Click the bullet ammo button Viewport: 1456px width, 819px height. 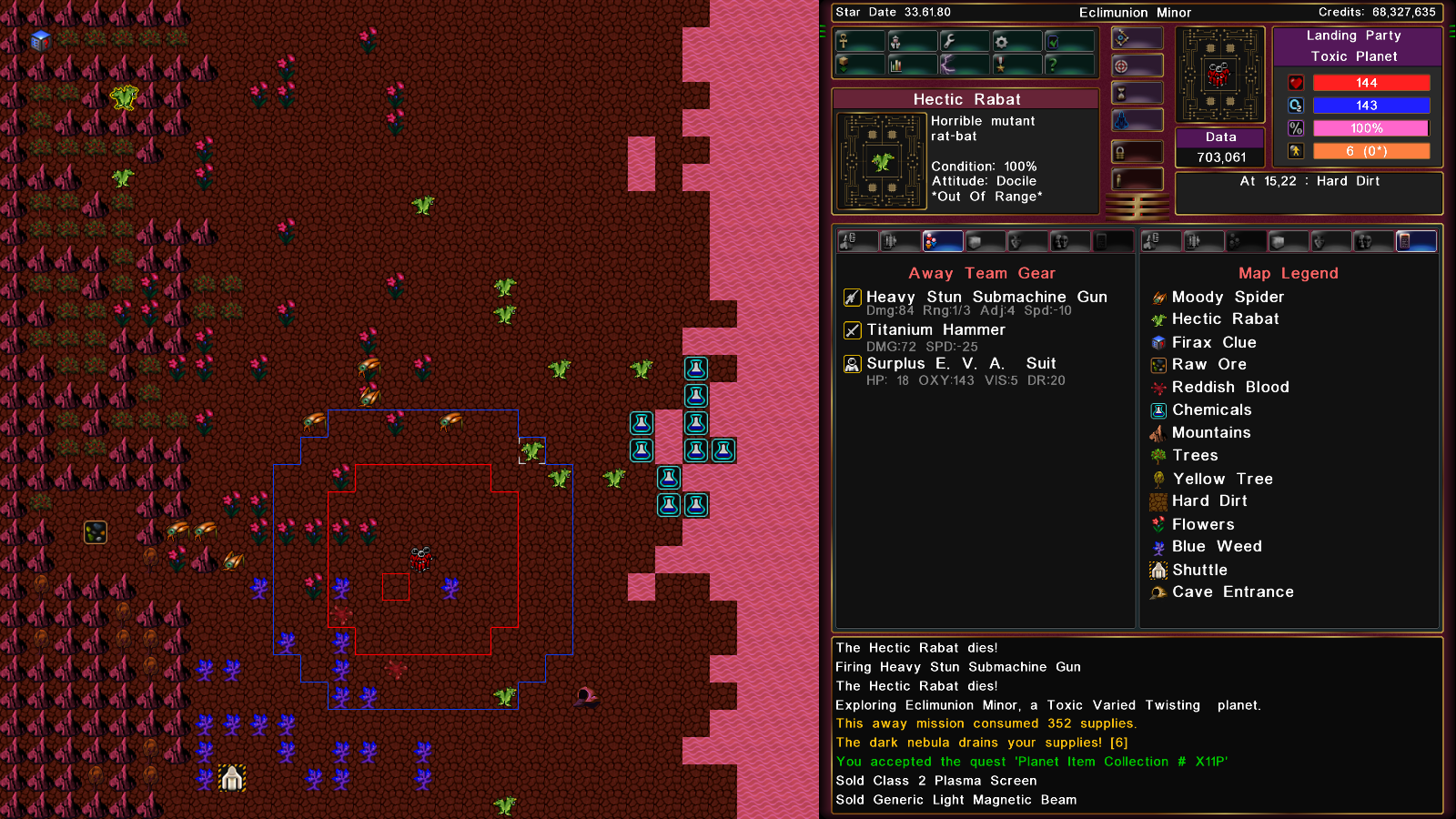point(1137,179)
